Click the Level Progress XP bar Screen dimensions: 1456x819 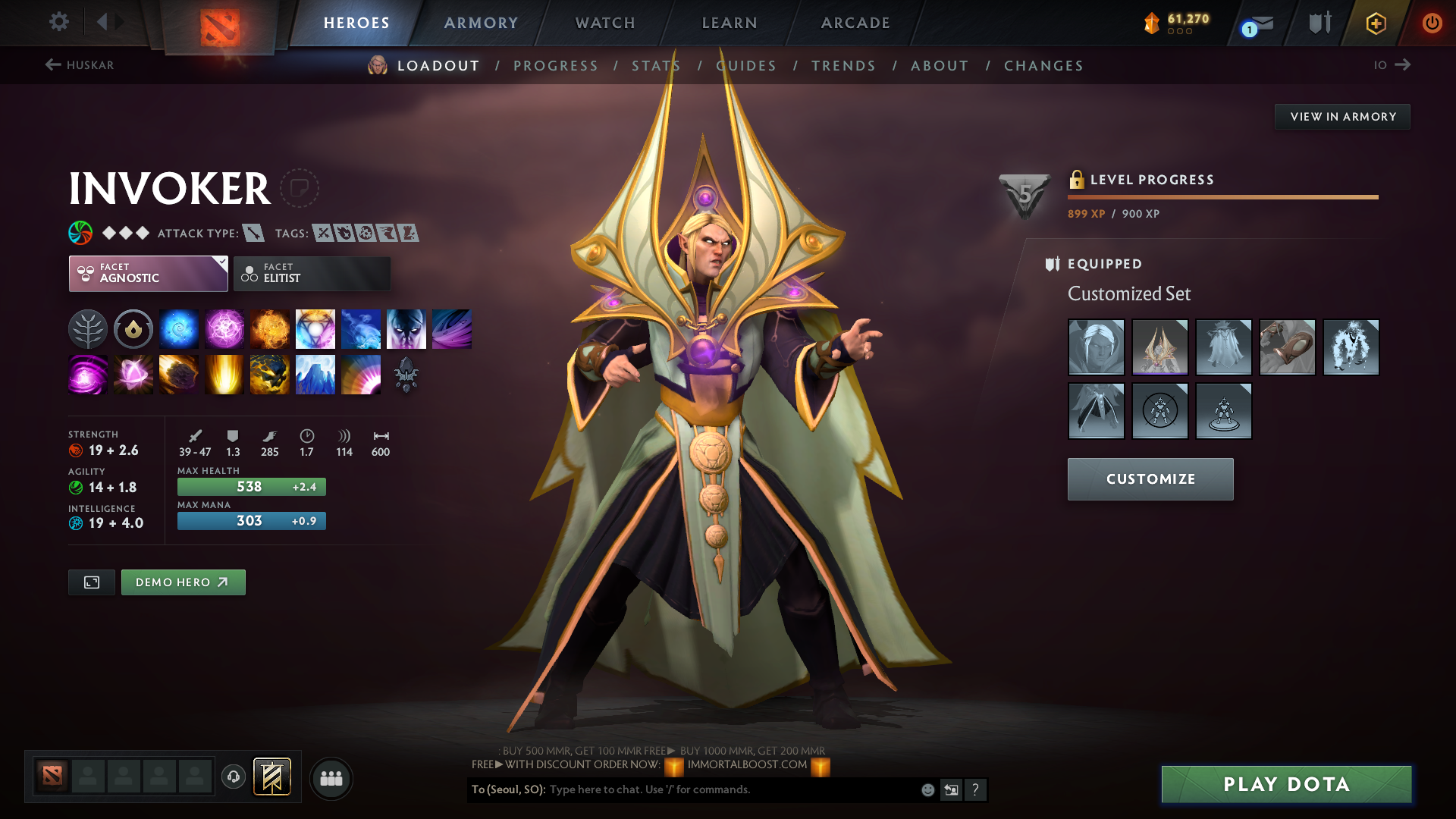point(1222,196)
